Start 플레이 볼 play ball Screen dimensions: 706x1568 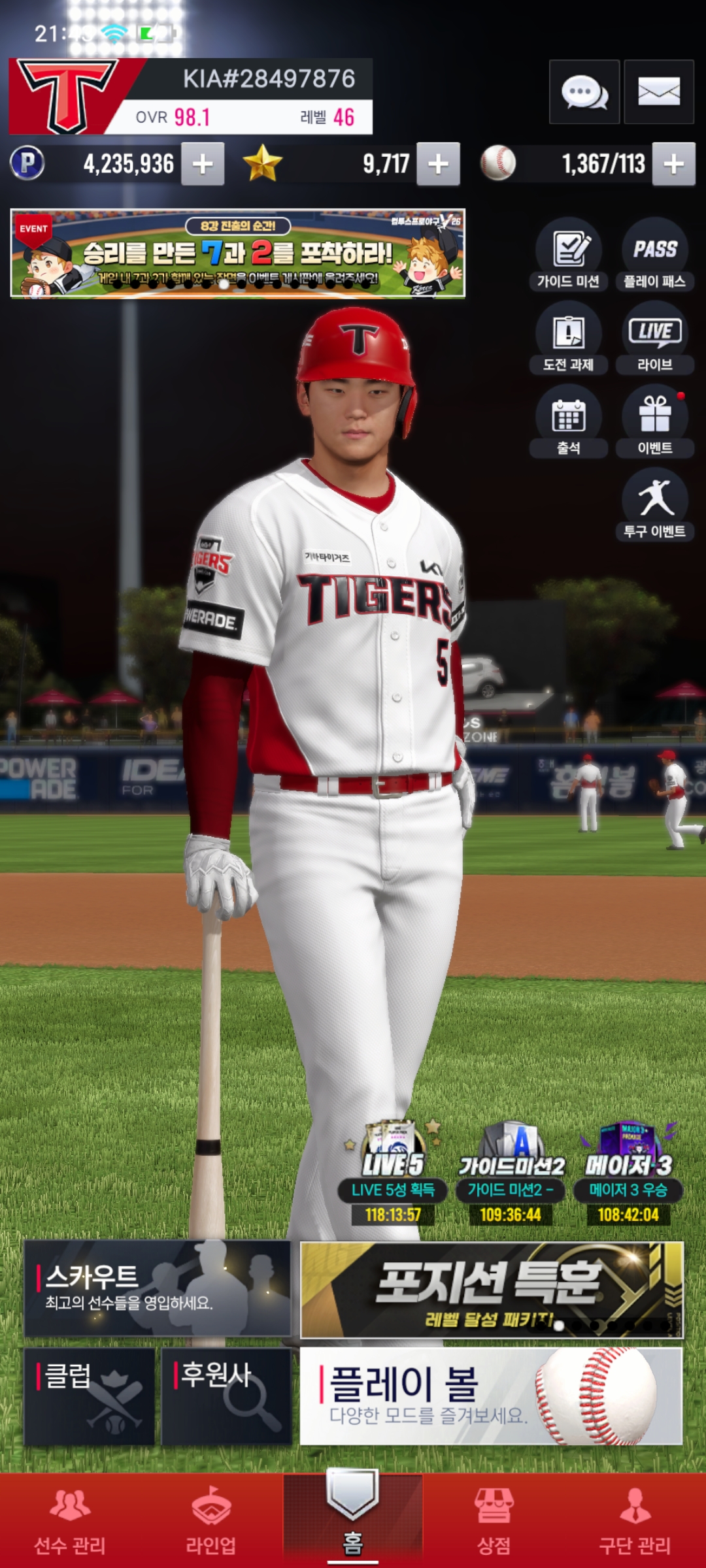492,1396
